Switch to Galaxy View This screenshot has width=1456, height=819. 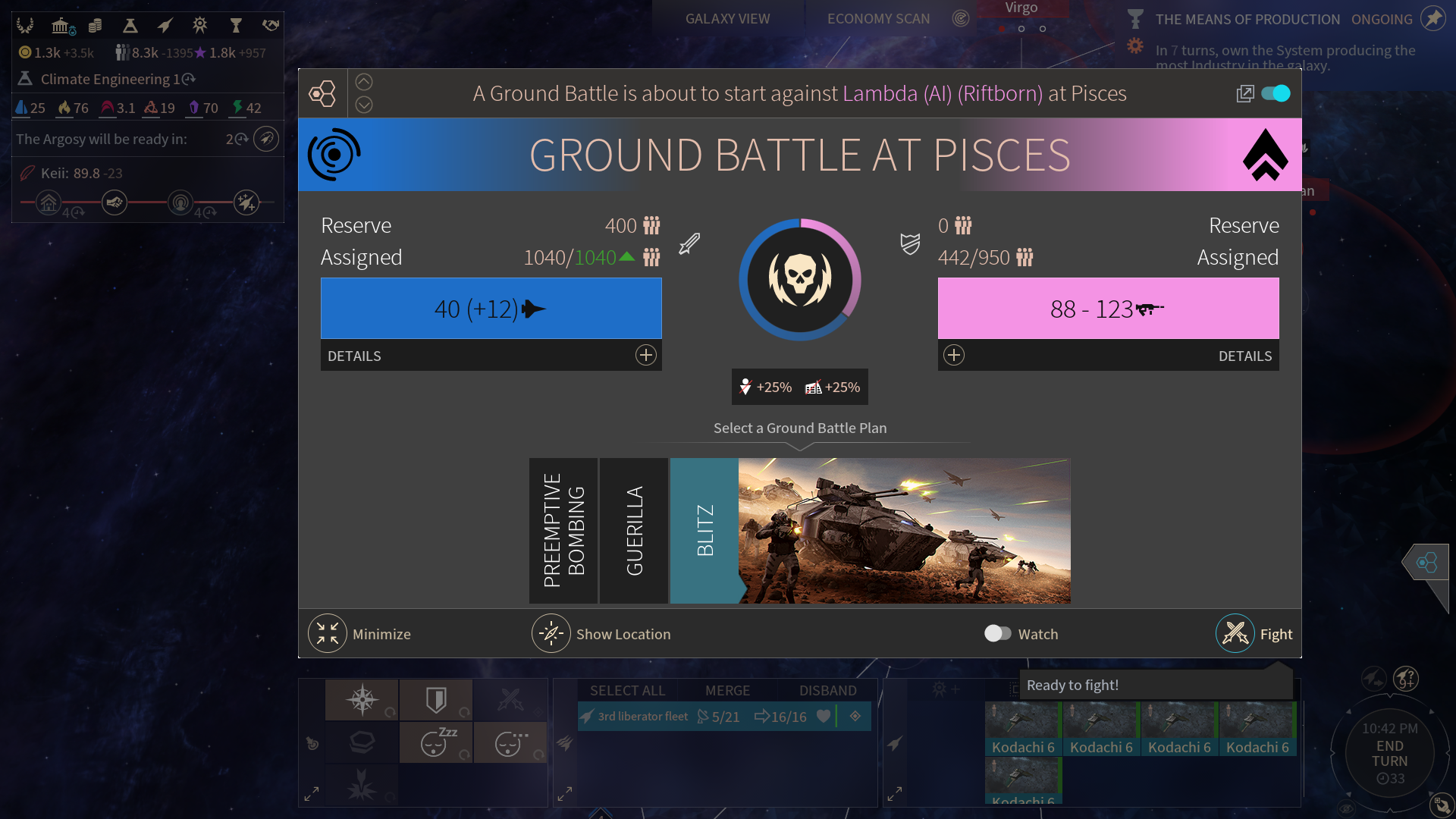point(727,19)
